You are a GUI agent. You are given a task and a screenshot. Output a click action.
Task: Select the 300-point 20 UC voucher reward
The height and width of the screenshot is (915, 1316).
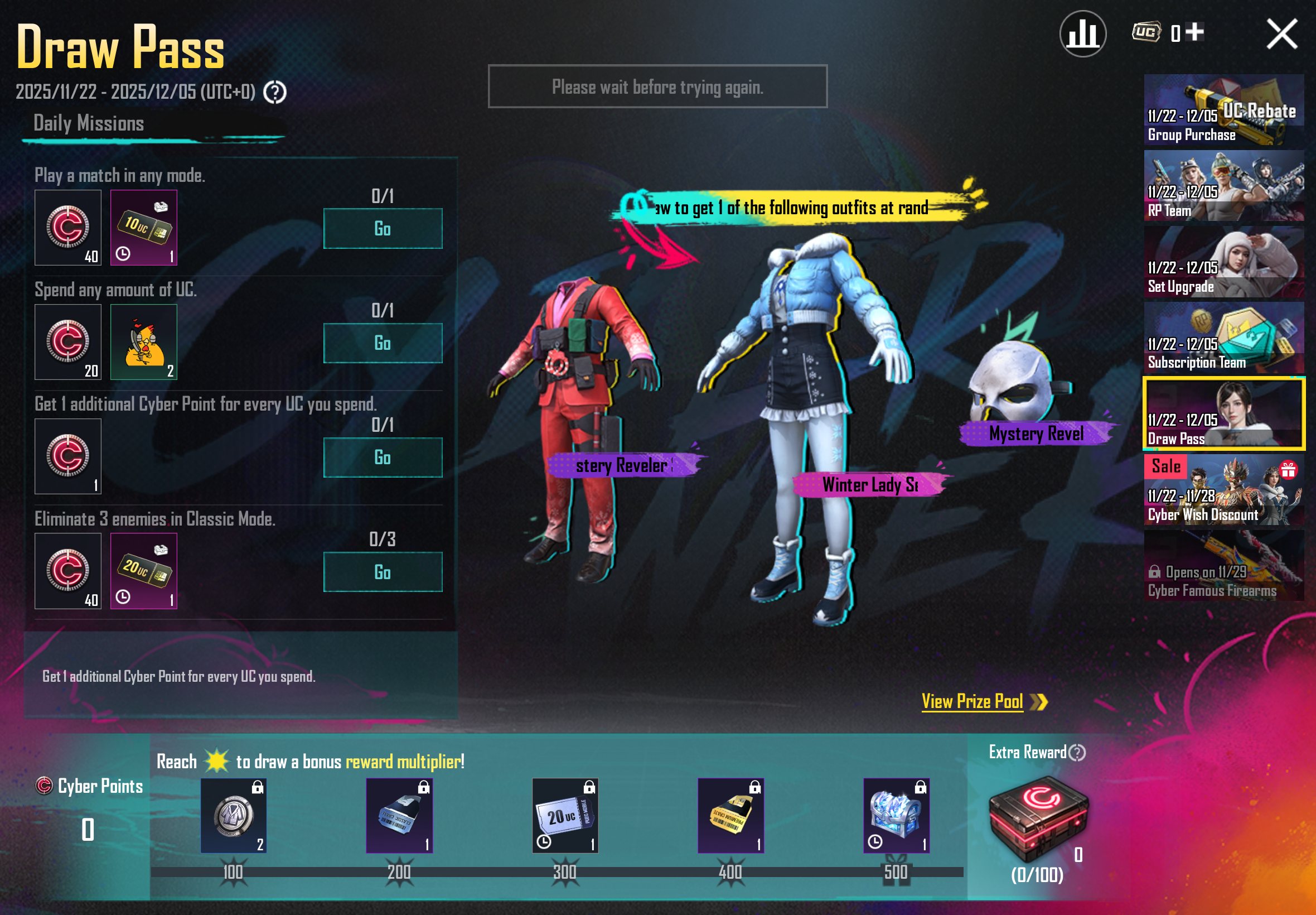tap(565, 815)
